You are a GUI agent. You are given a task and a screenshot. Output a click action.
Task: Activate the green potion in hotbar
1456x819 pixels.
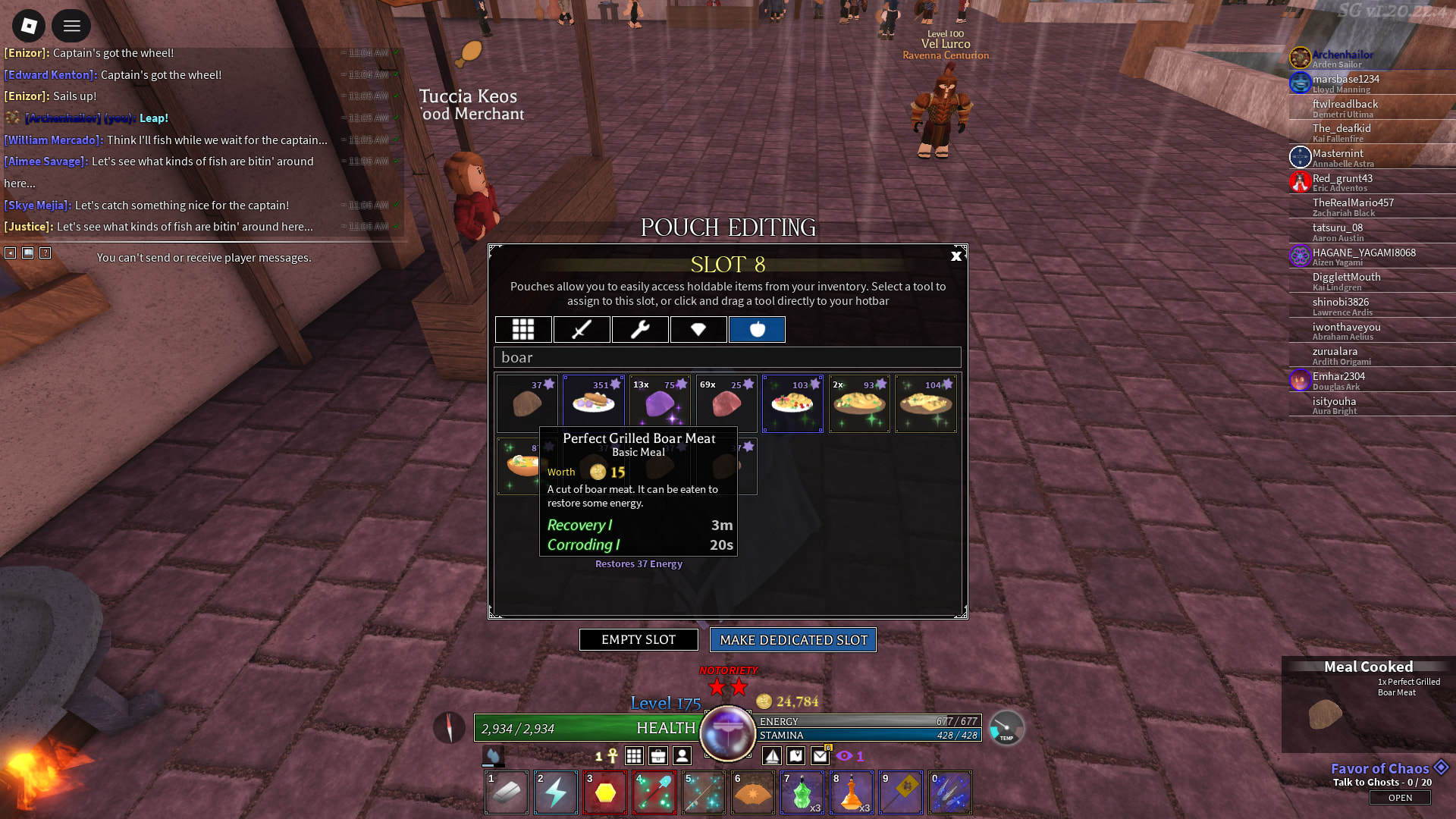pos(802,793)
